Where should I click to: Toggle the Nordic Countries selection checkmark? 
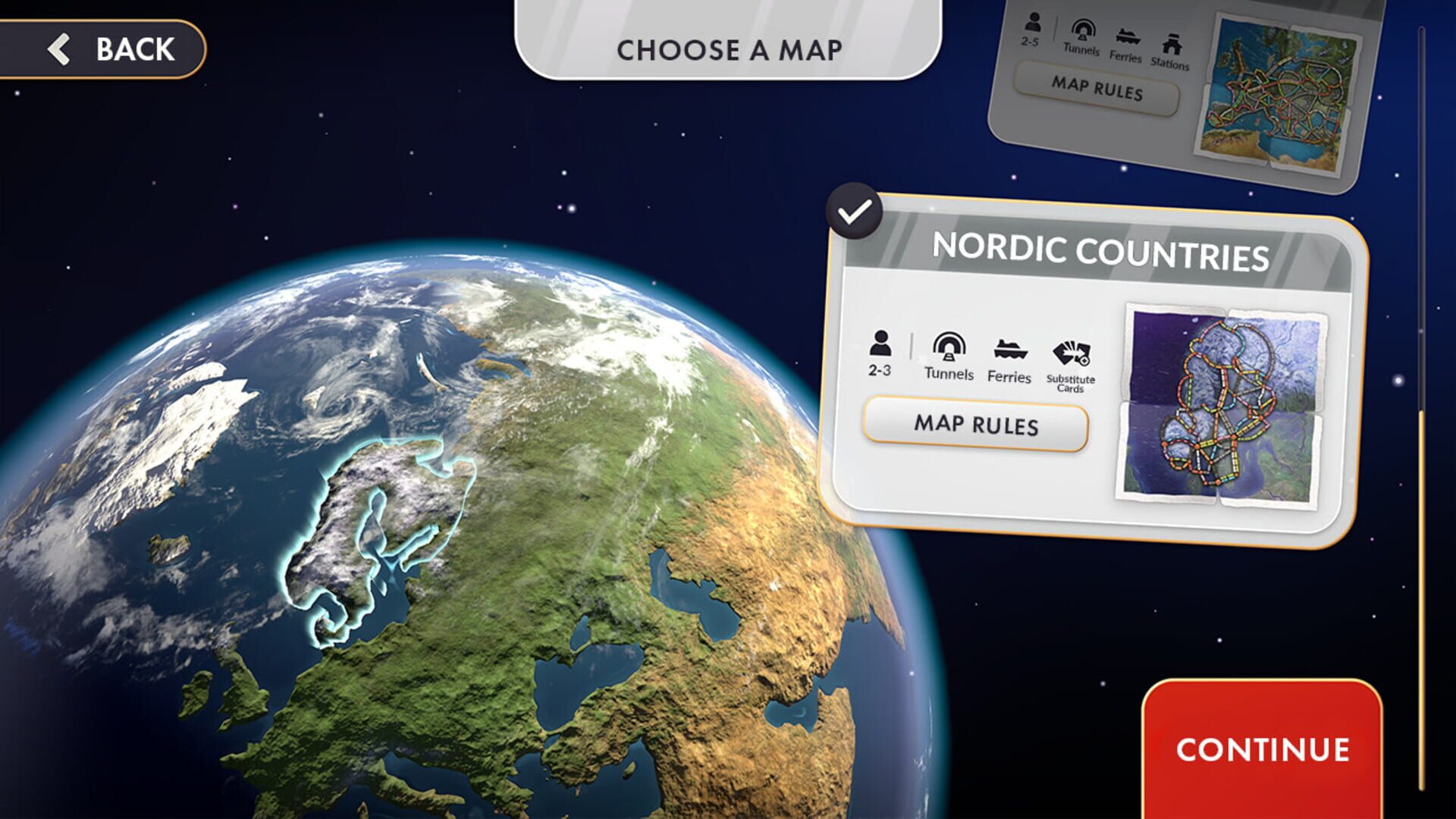(x=858, y=212)
